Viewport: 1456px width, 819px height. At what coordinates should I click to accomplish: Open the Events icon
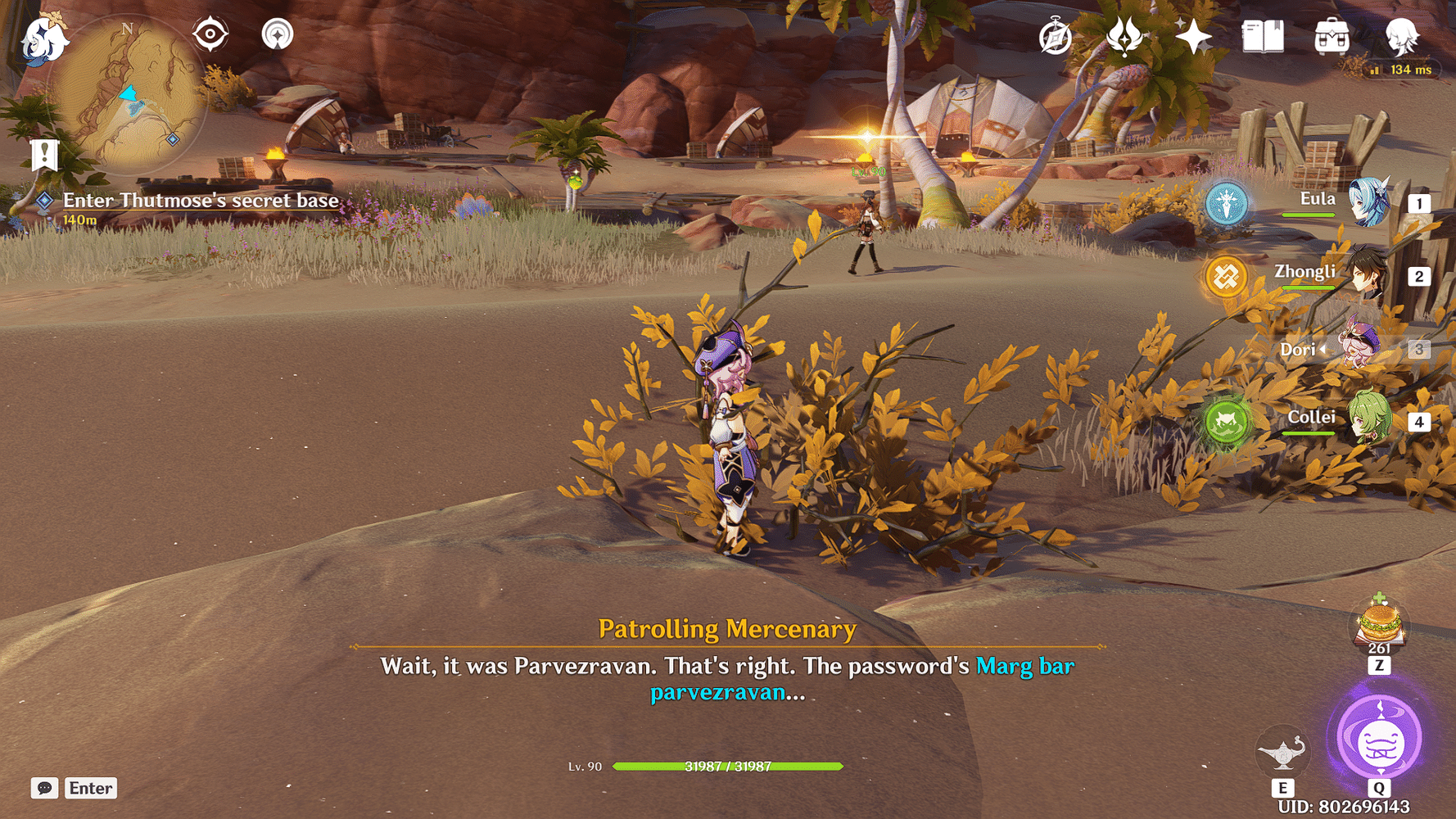[1124, 37]
